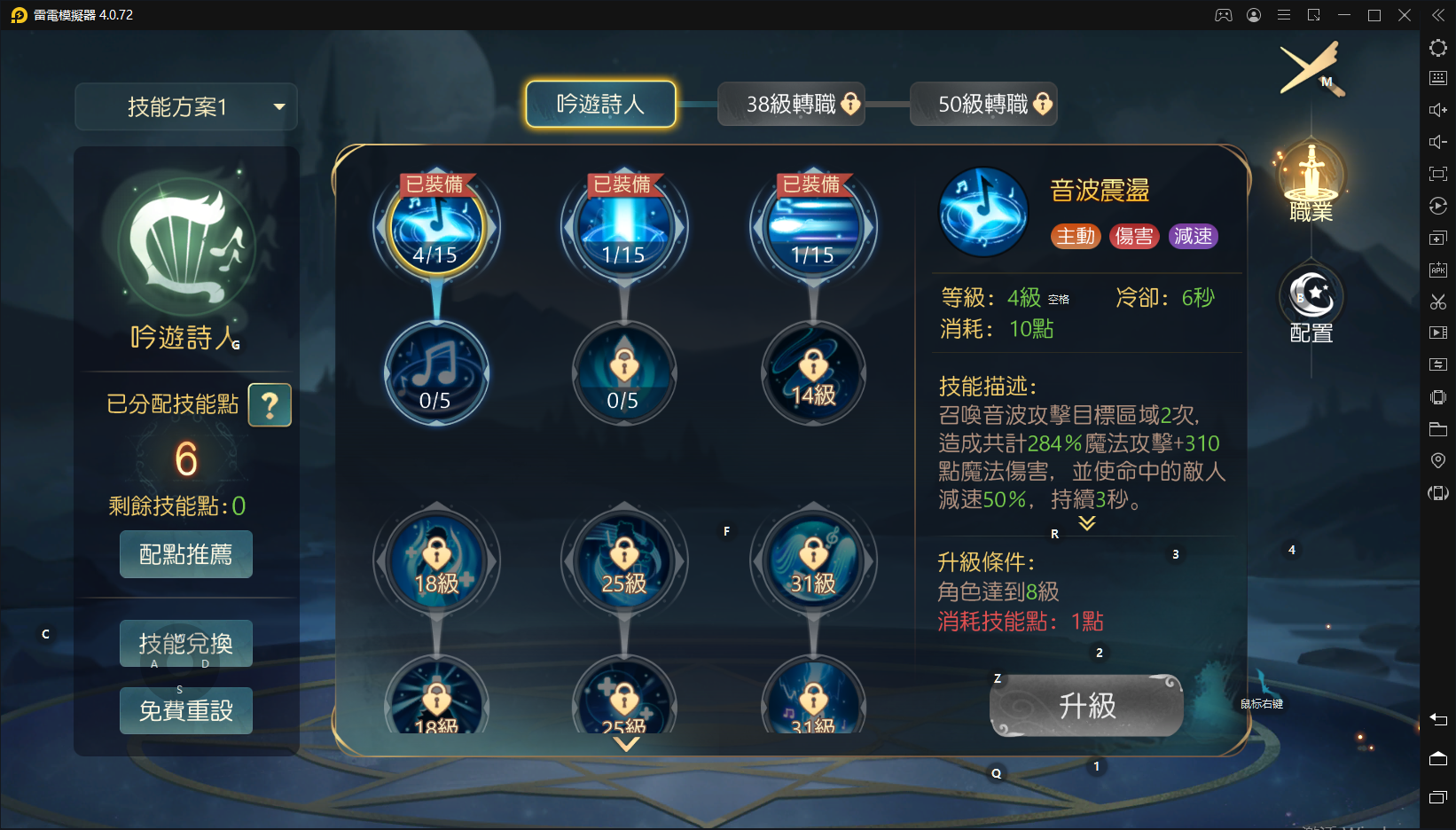Switch to the 職業 side tab
Viewport: 1456px width, 830px height.
coord(1311,180)
